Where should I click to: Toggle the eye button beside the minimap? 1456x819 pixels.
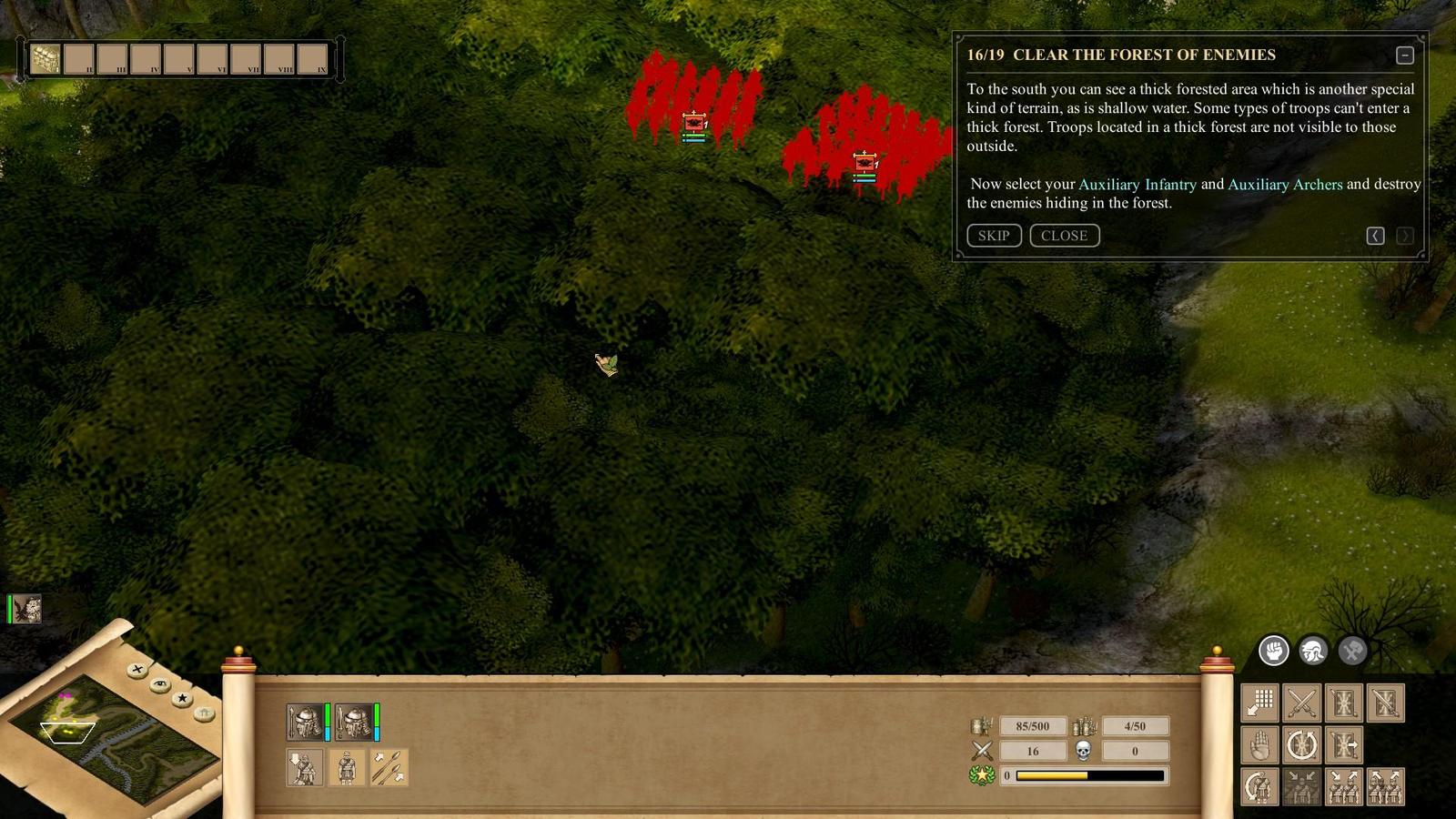pos(160,684)
